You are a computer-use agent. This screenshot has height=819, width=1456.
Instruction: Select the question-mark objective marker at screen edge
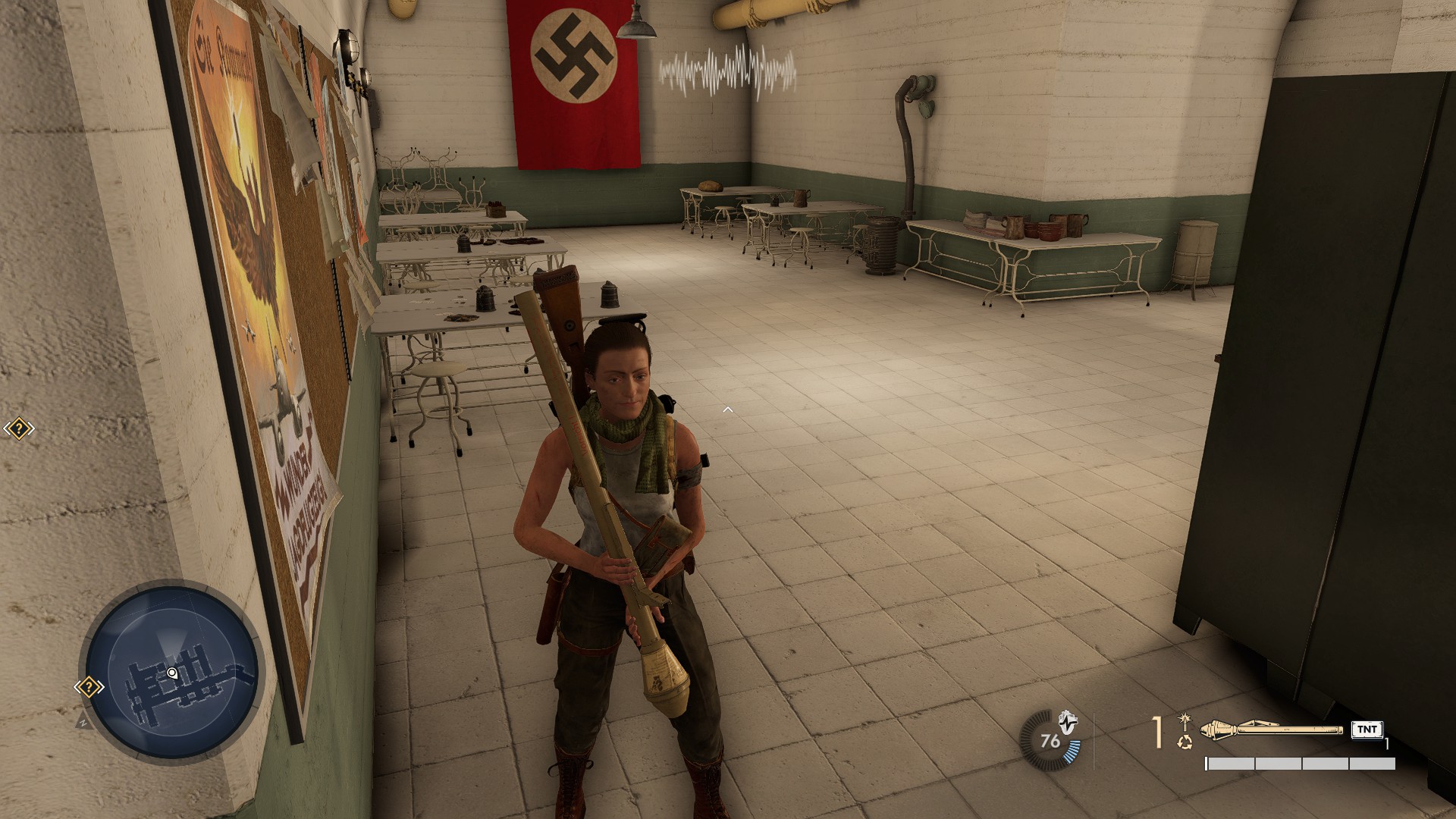point(18,429)
